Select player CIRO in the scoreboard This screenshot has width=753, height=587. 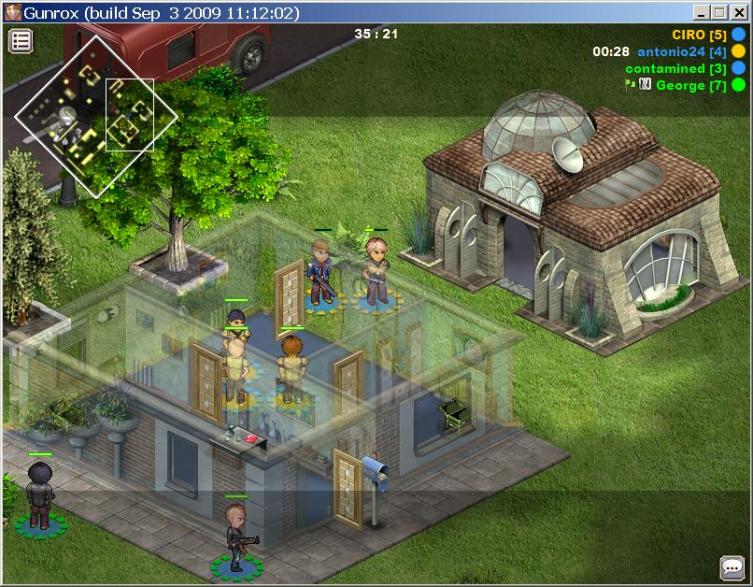[698, 35]
